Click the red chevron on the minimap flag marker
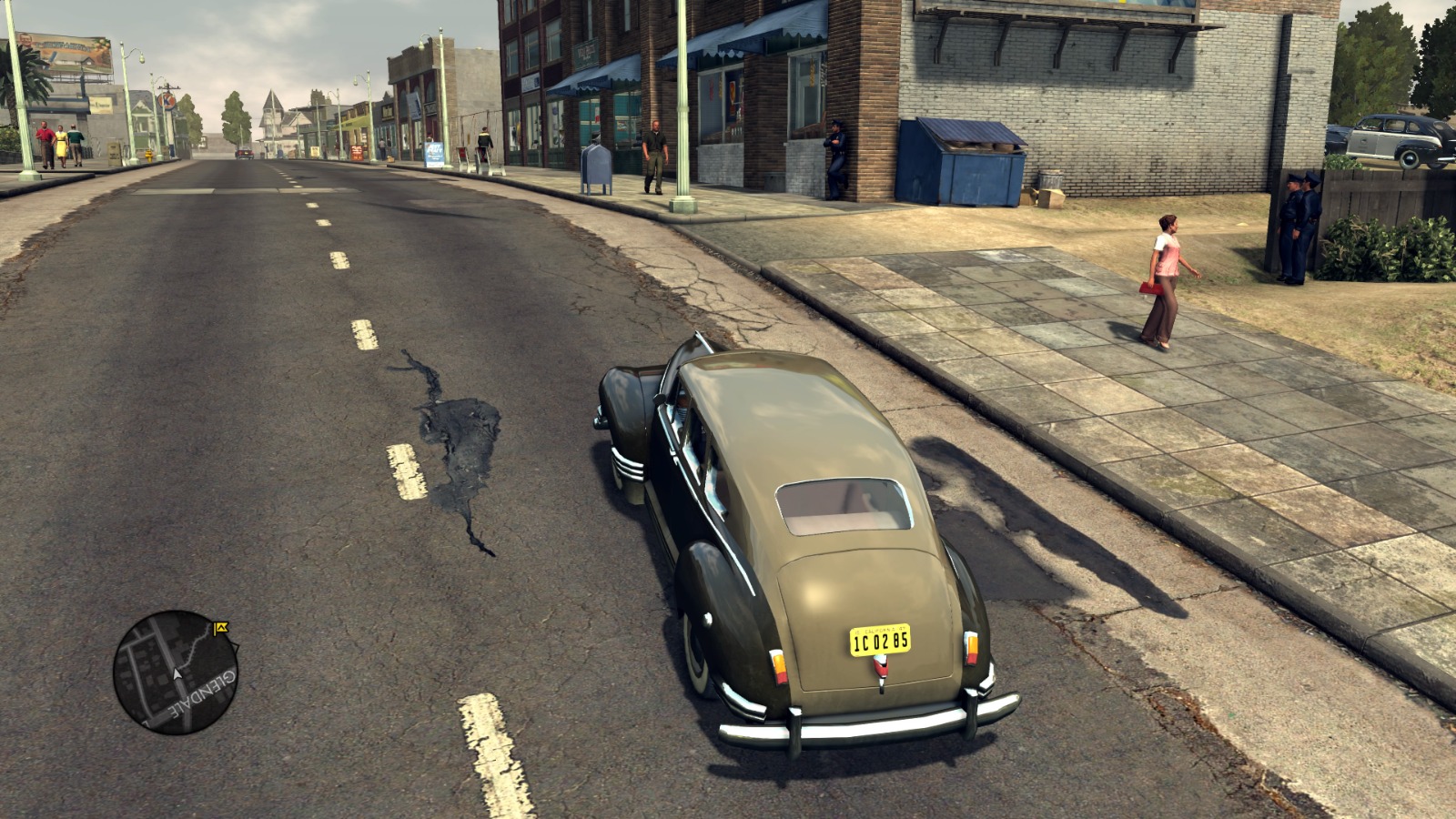Image resolution: width=1456 pixels, height=819 pixels. coord(224,628)
